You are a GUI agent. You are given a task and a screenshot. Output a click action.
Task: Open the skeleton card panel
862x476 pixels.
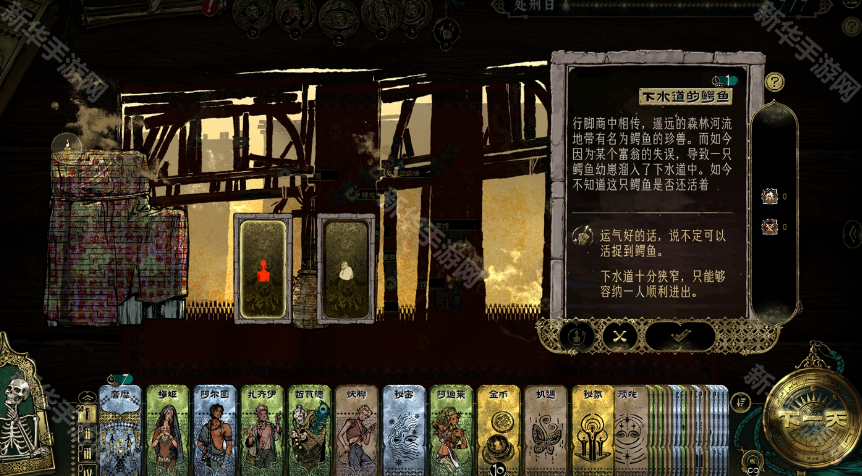pos(22,410)
